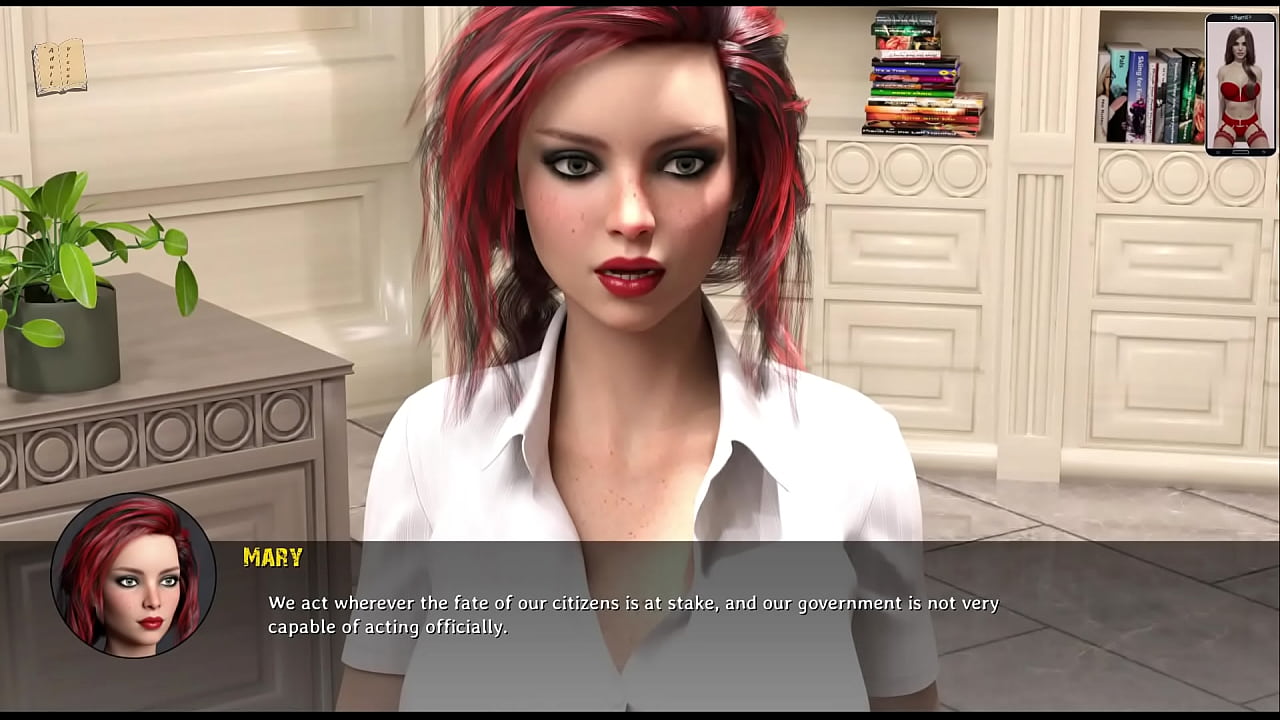
Task: Click Mary's round speaker portrait
Action: 133,575
